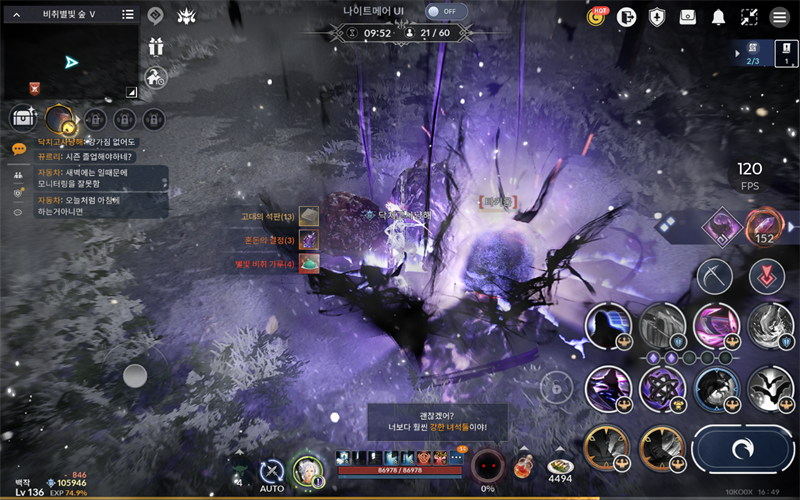Use the food dish item with 4494 count
The height and width of the screenshot is (500, 800).
(559, 466)
